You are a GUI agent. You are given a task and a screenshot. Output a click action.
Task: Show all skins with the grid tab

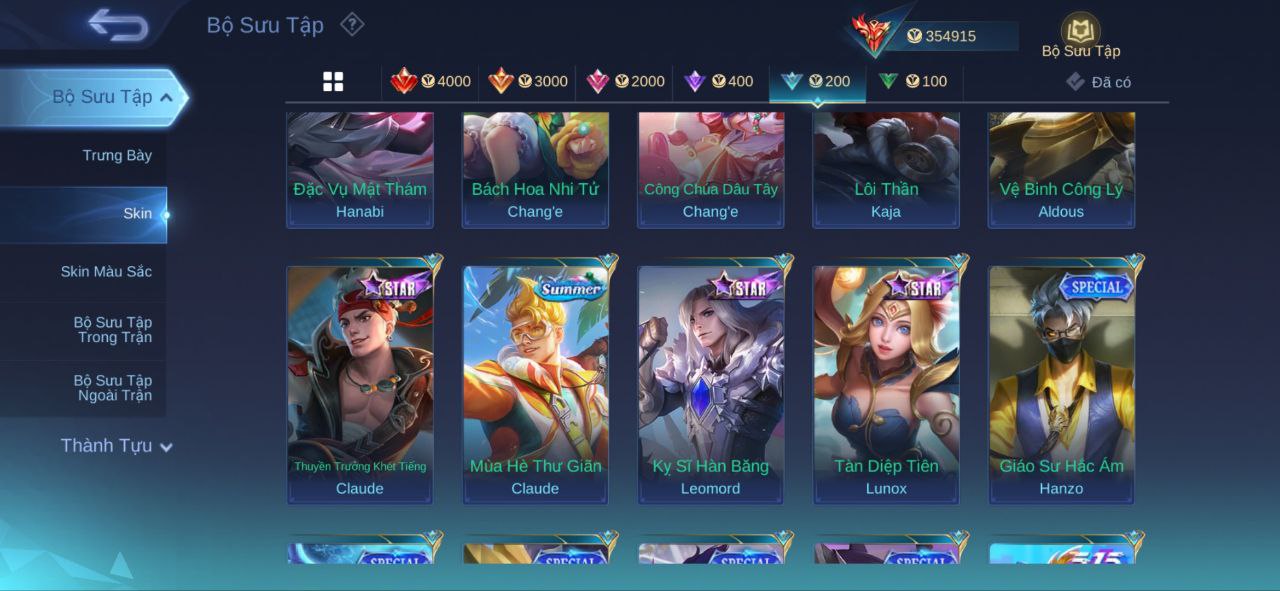[333, 82]
